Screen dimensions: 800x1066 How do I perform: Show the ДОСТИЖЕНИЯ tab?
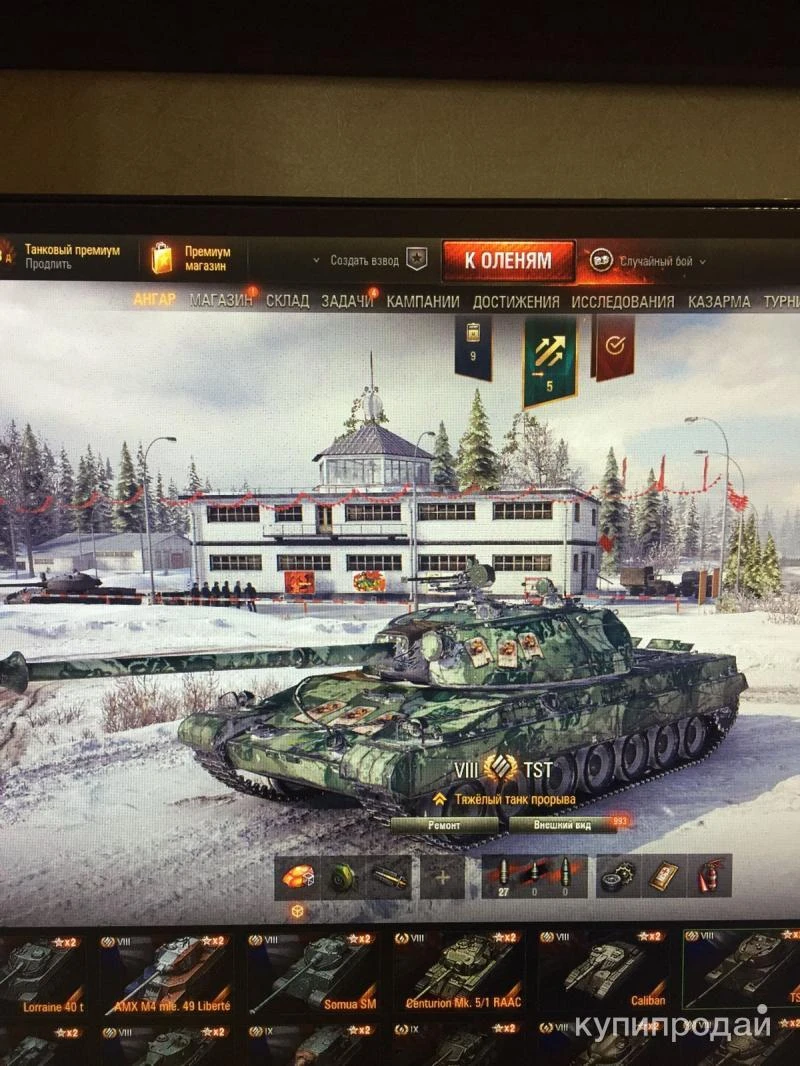pyautogui.click(x=515, y=300)
